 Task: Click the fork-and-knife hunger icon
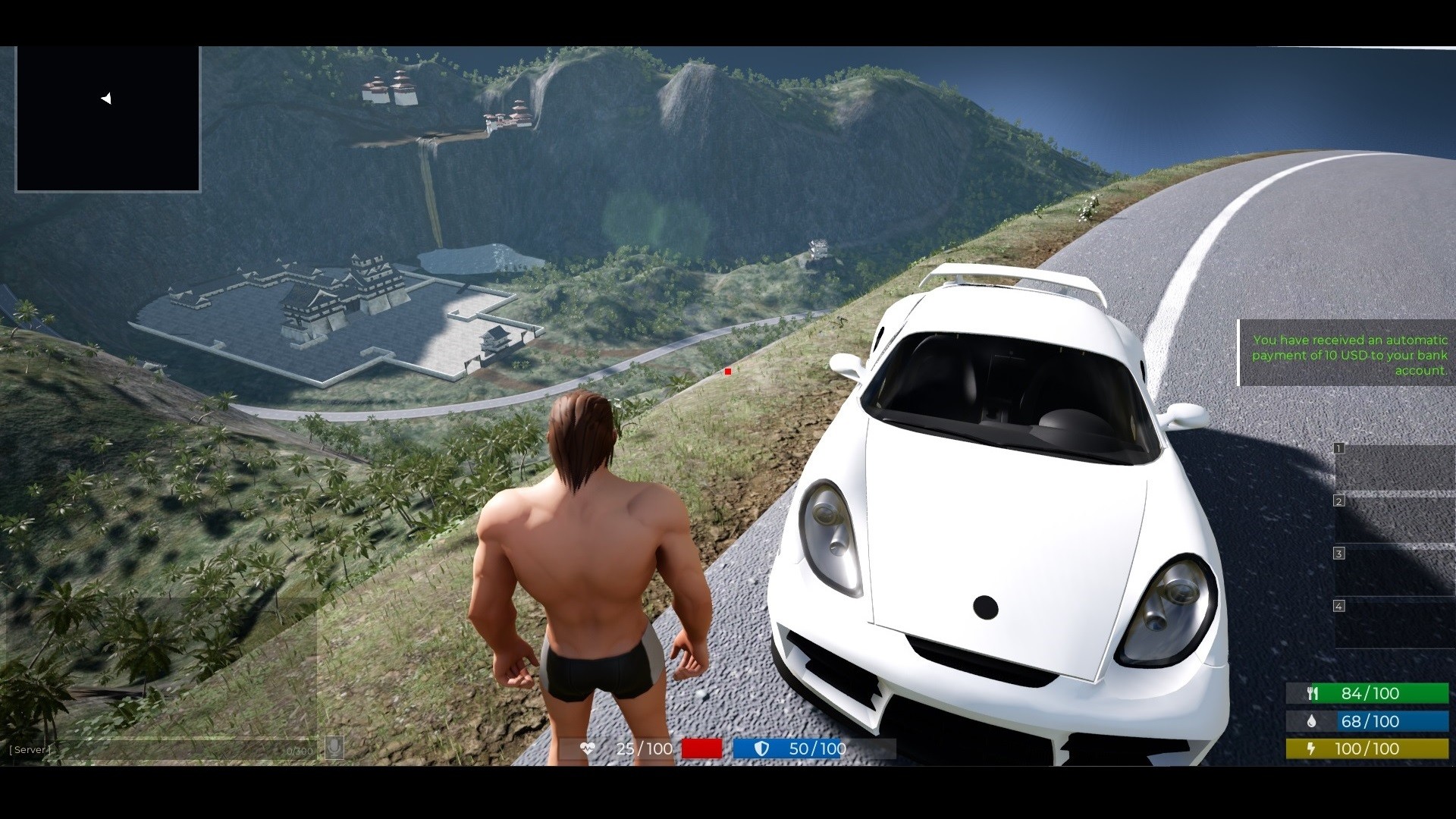tap(1312, 692)
